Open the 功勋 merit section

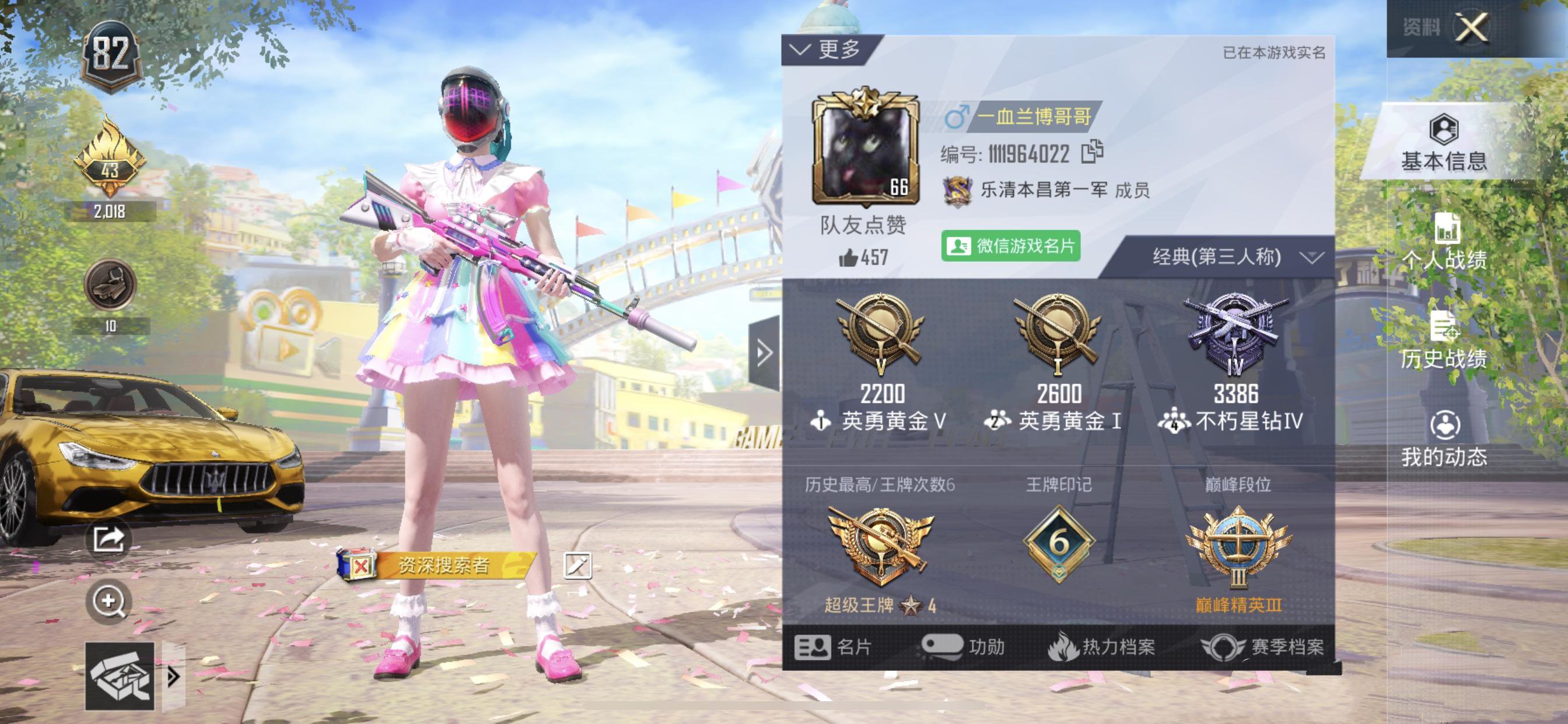pos(963,646)
